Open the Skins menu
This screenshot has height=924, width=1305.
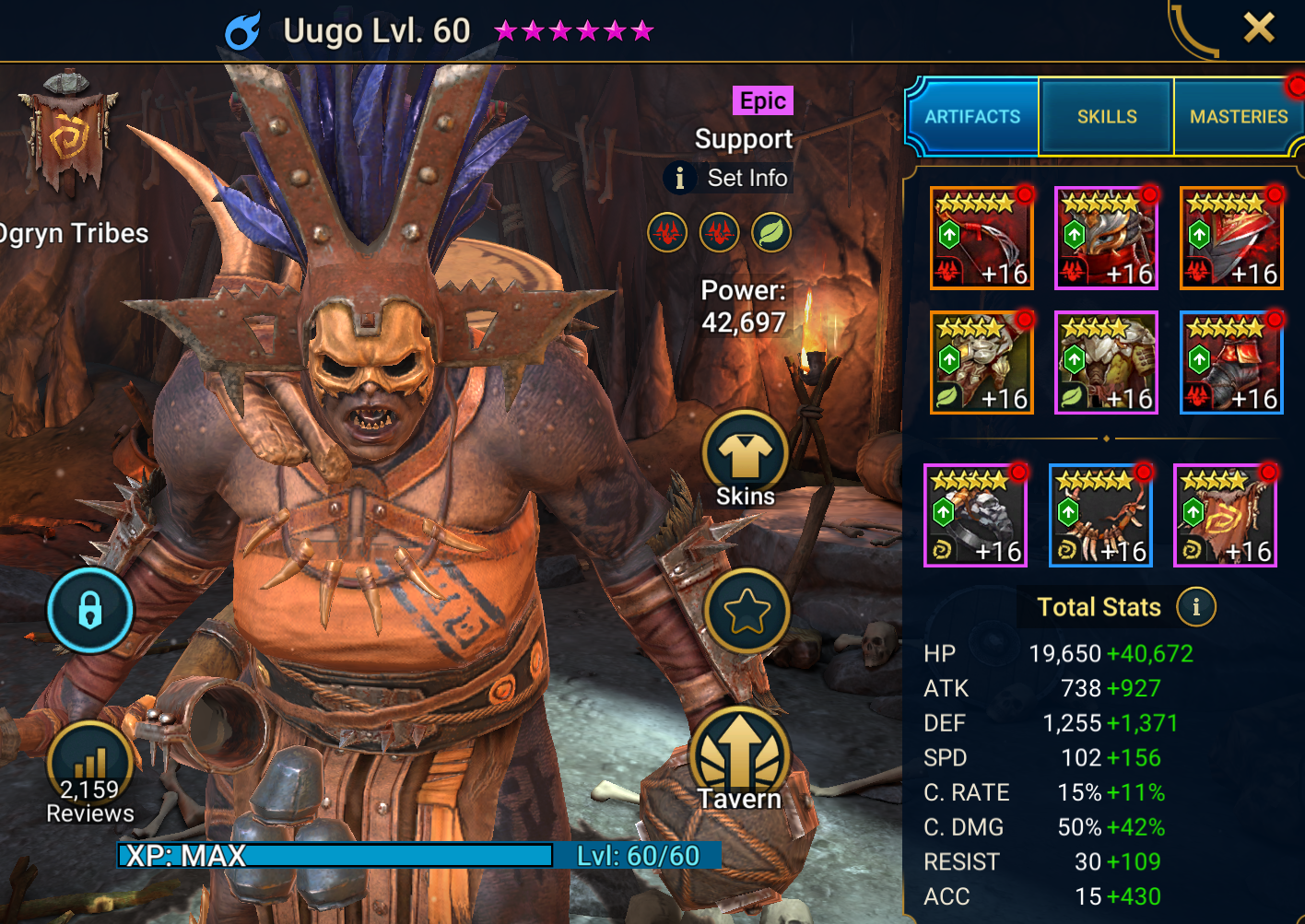click(x=745, y=458)
